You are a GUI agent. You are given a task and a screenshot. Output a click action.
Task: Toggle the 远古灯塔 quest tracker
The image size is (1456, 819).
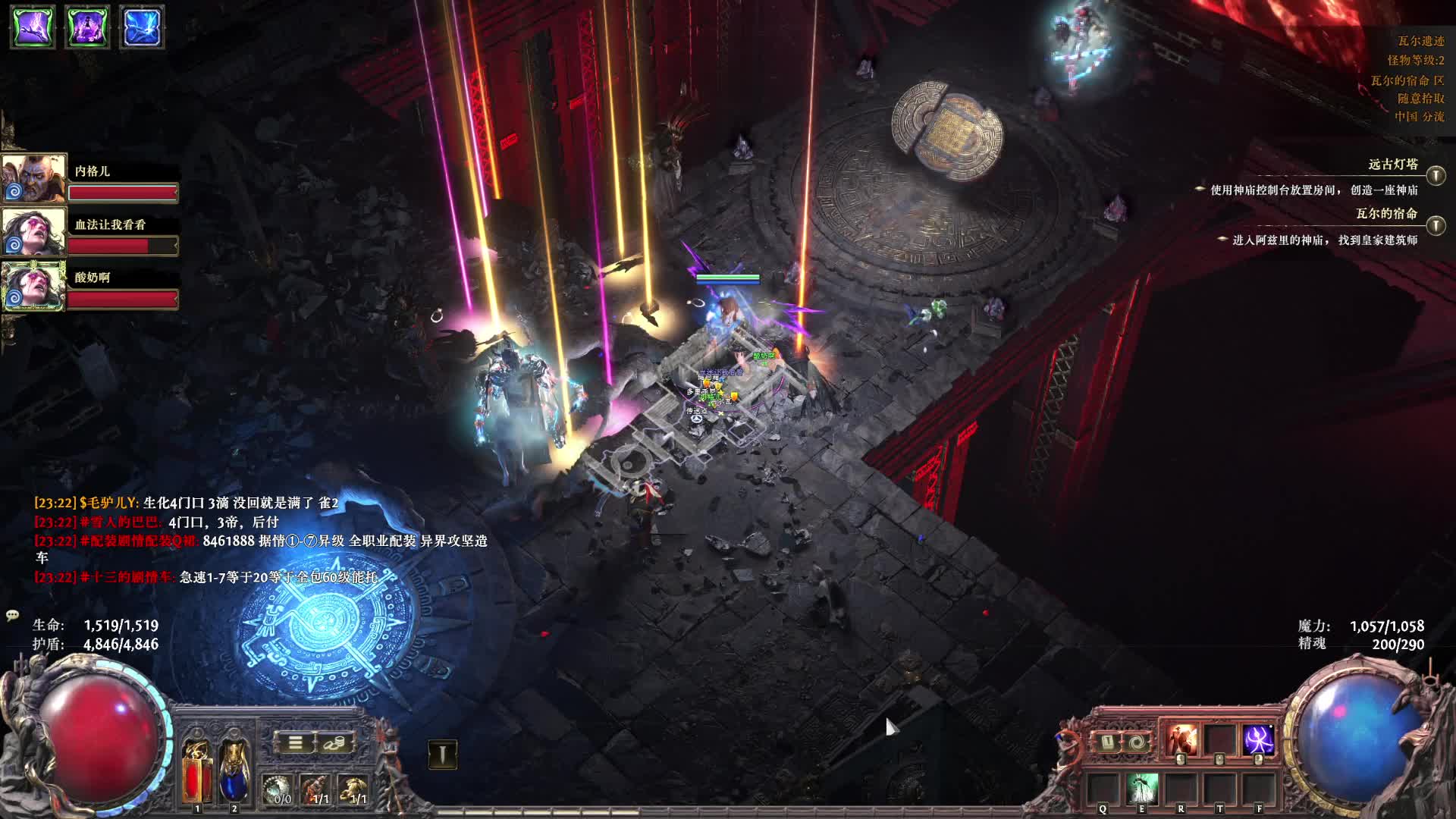[1436, 176]
